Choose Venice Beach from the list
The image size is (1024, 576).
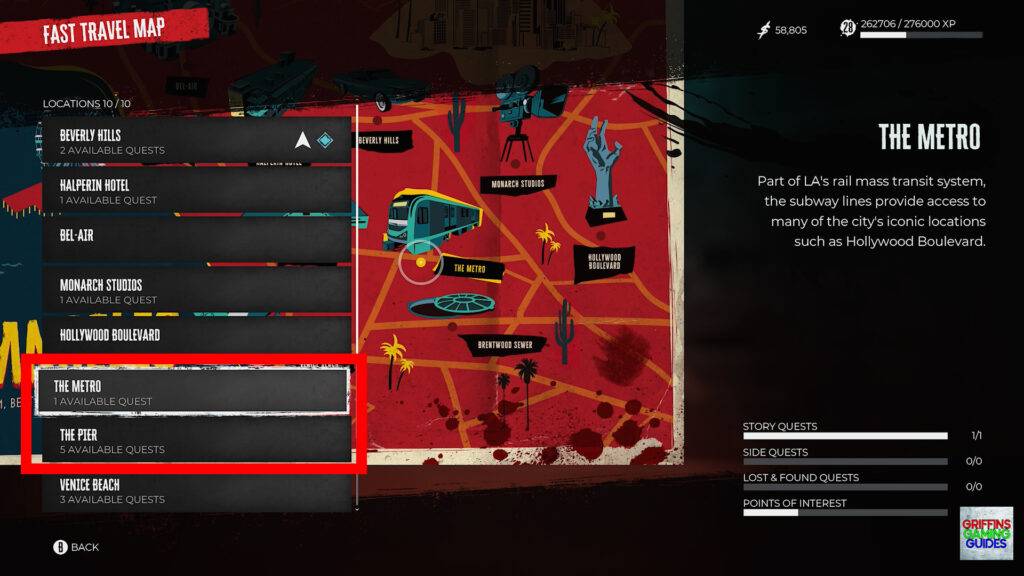[x=196, y=490]
